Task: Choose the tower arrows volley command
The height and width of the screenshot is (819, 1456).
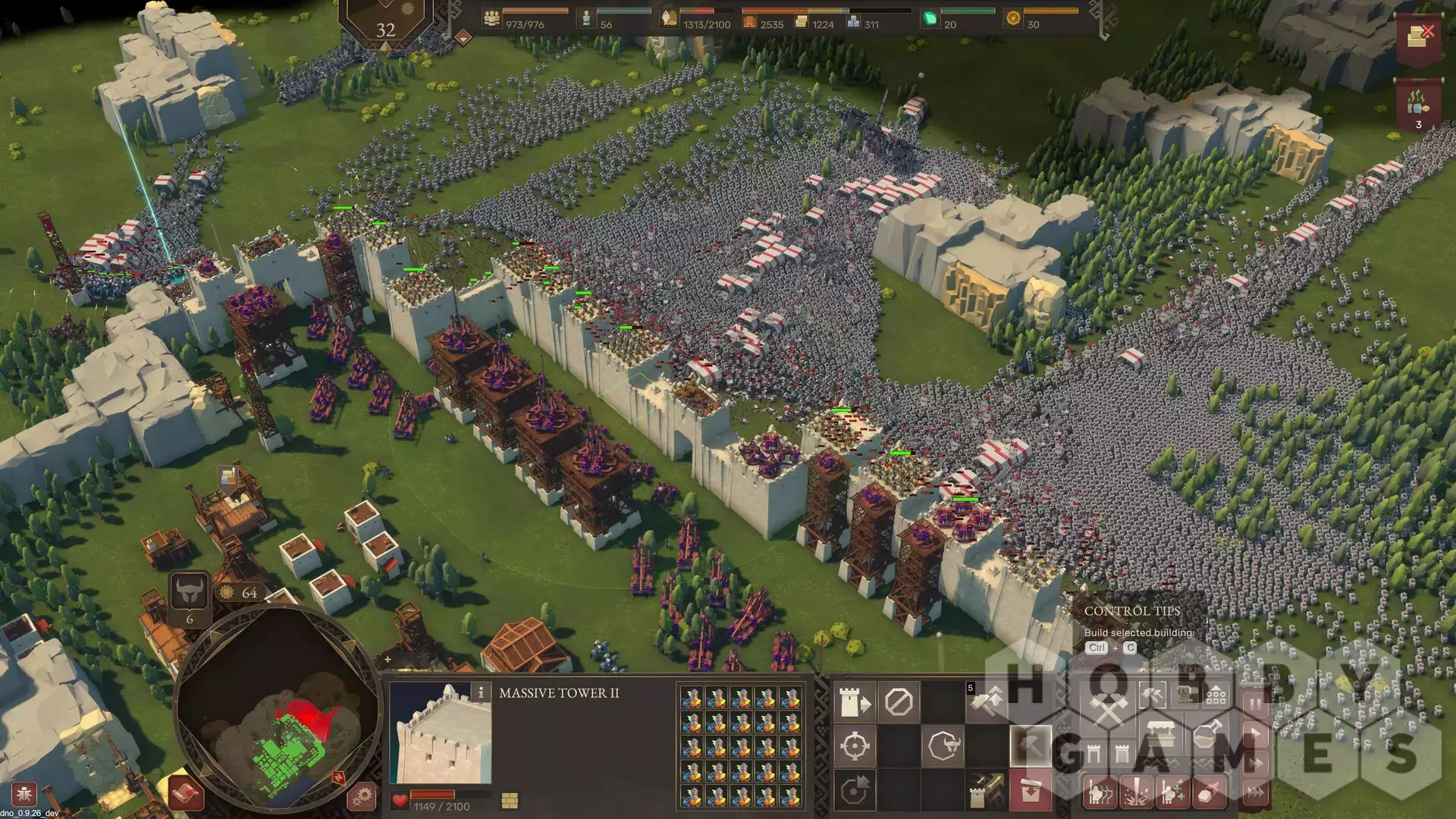Action: 987,791
